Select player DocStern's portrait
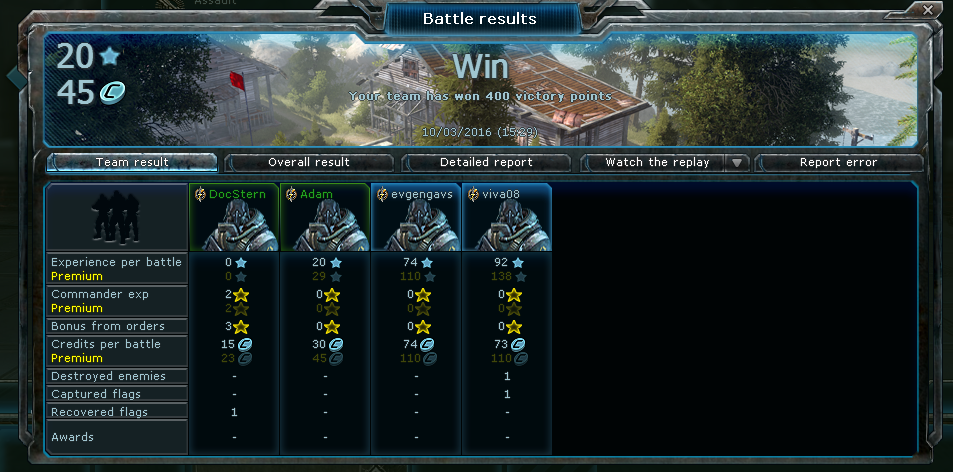This screenshot has width=953, height=472. [x=235, y=226]
